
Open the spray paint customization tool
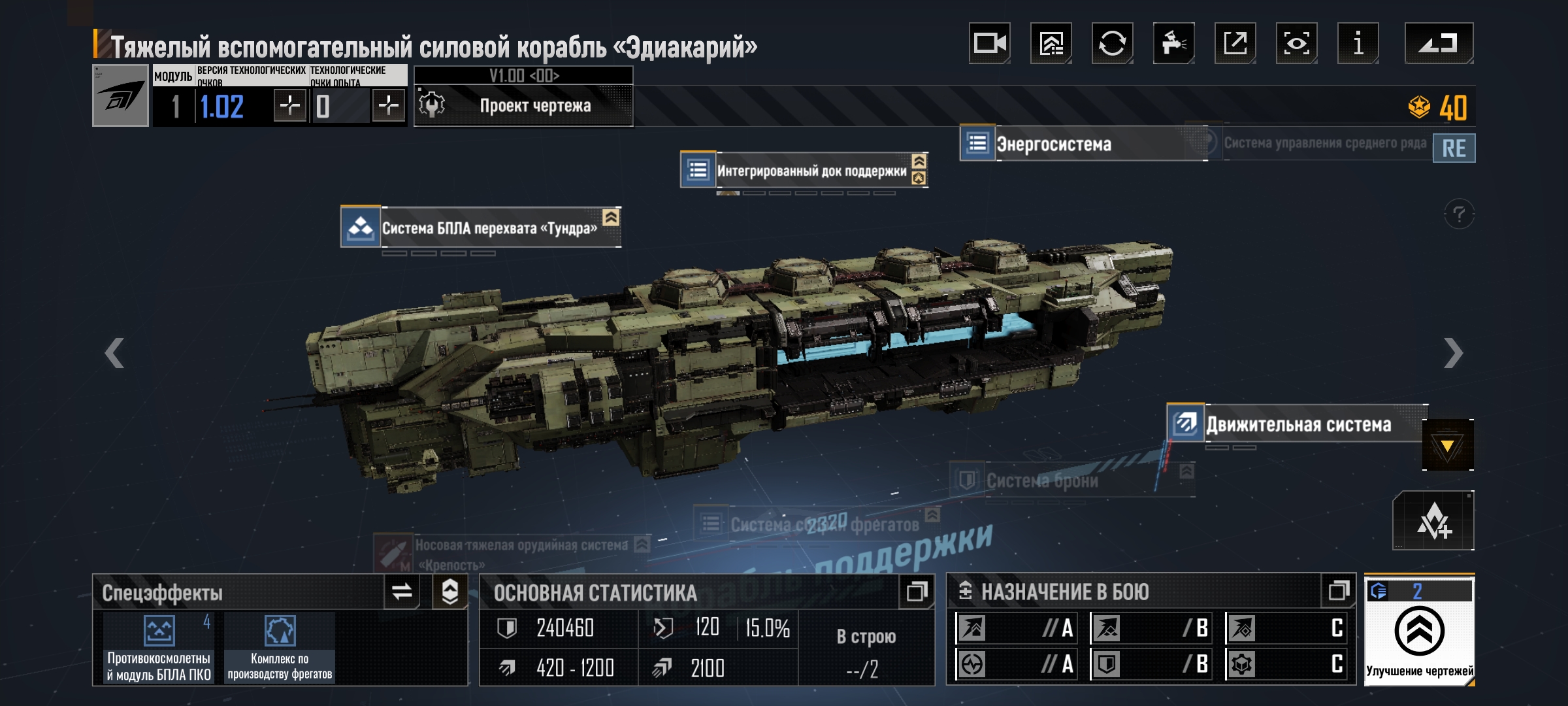coord(1173,43)
